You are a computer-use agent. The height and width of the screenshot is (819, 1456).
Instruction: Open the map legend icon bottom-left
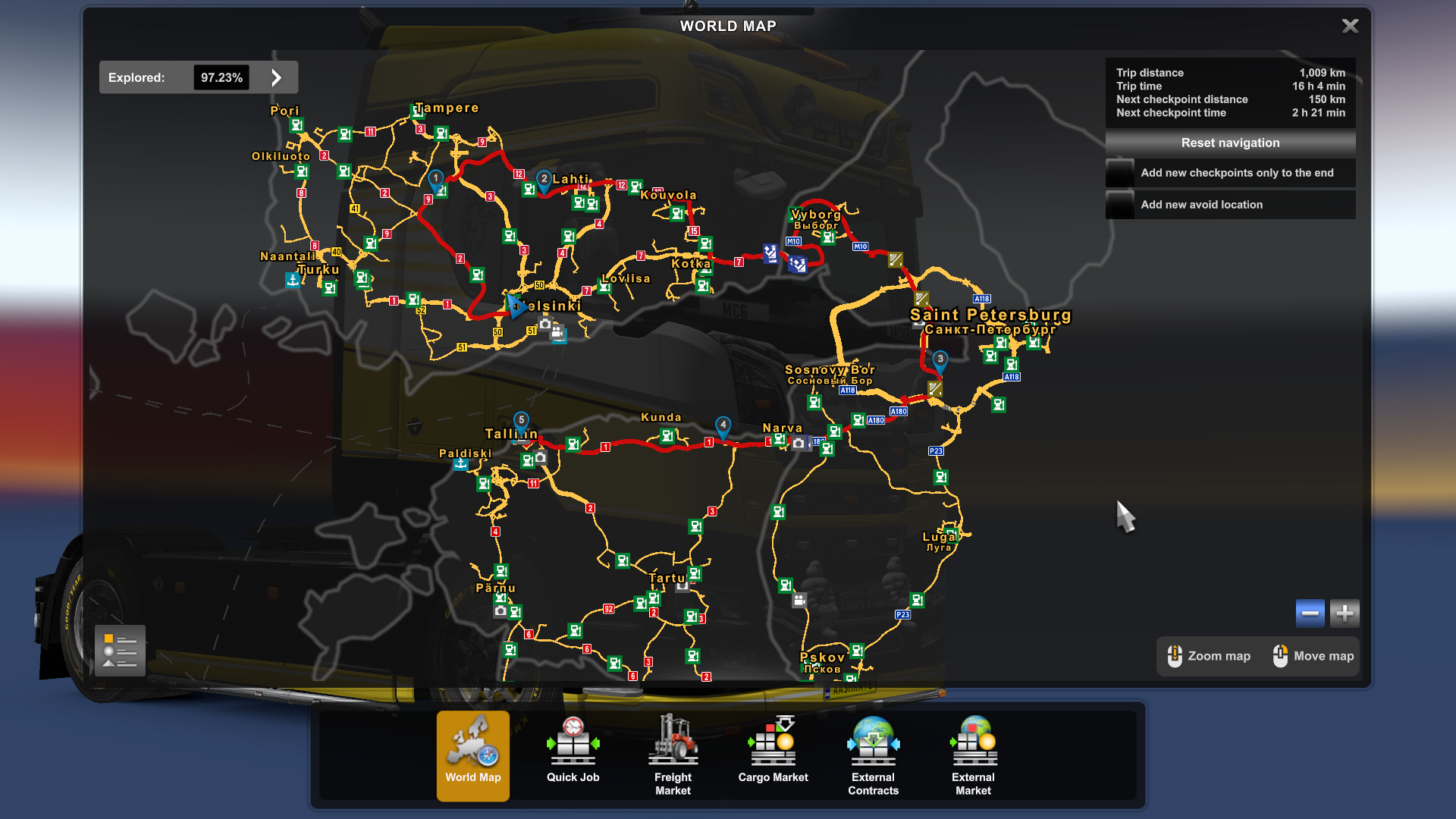click(118, 651)
